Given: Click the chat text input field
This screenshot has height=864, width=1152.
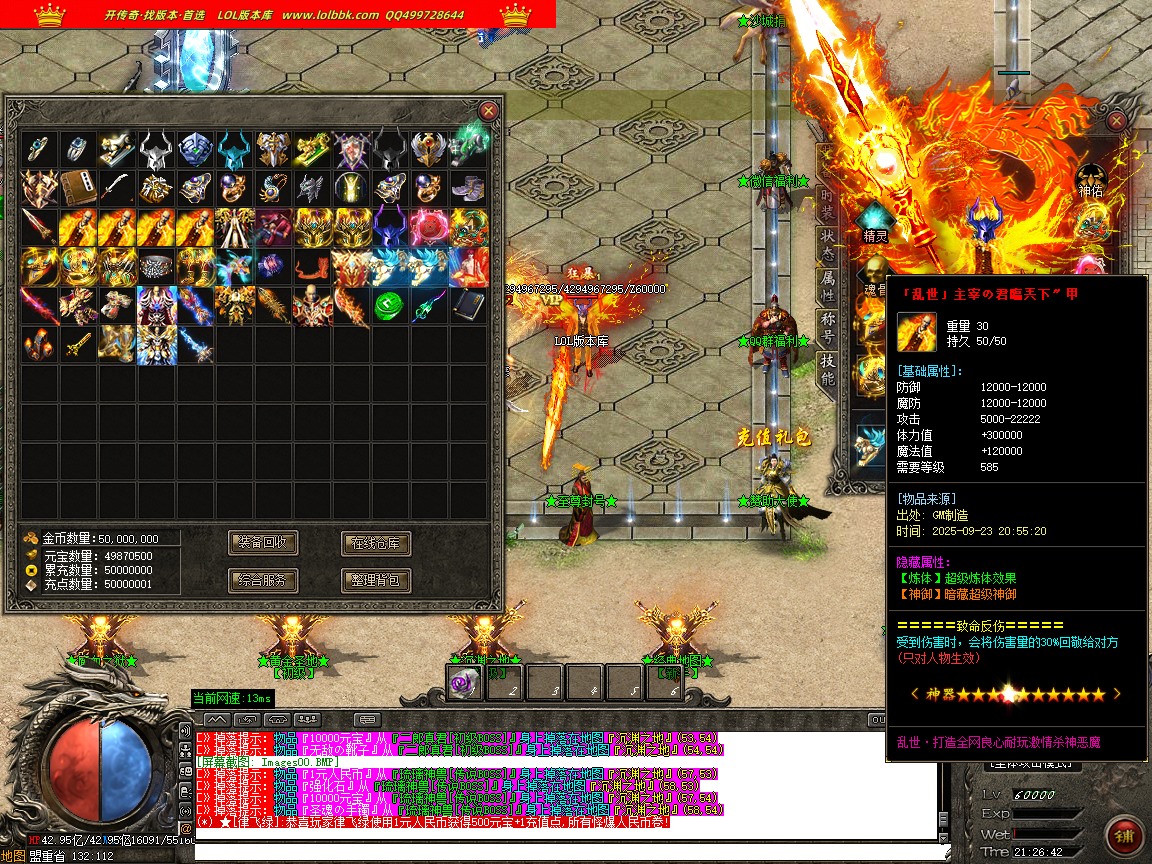Looking at the screenshot, I should (x=560, y=852).
